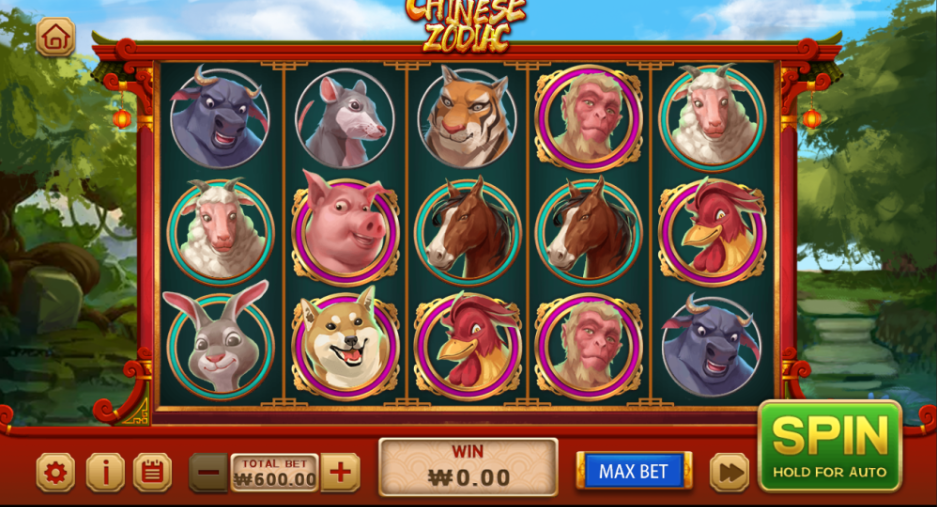Toggle fast-forward turbo spin

729,472
